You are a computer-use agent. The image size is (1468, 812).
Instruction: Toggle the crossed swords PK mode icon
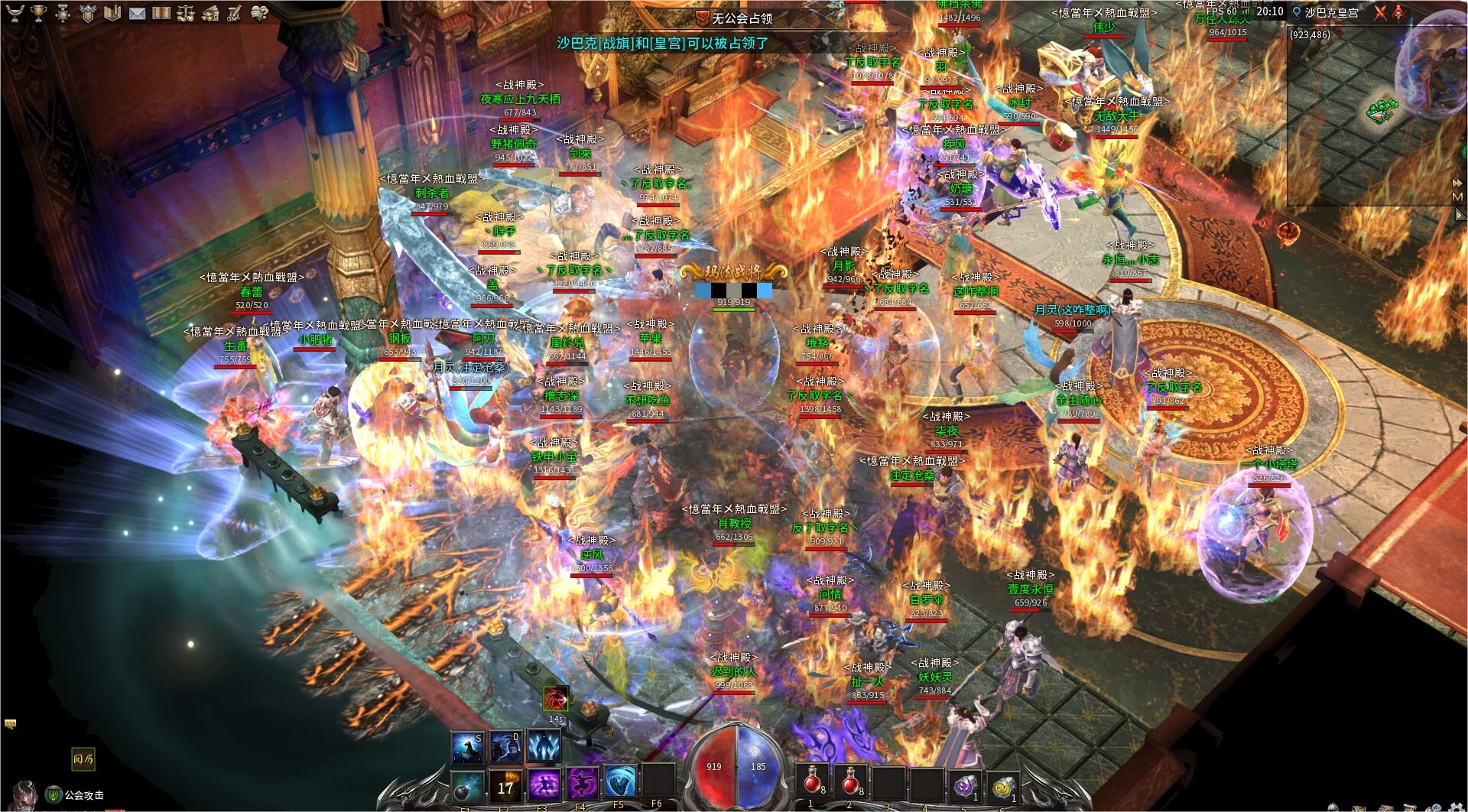pos(1380,13)
